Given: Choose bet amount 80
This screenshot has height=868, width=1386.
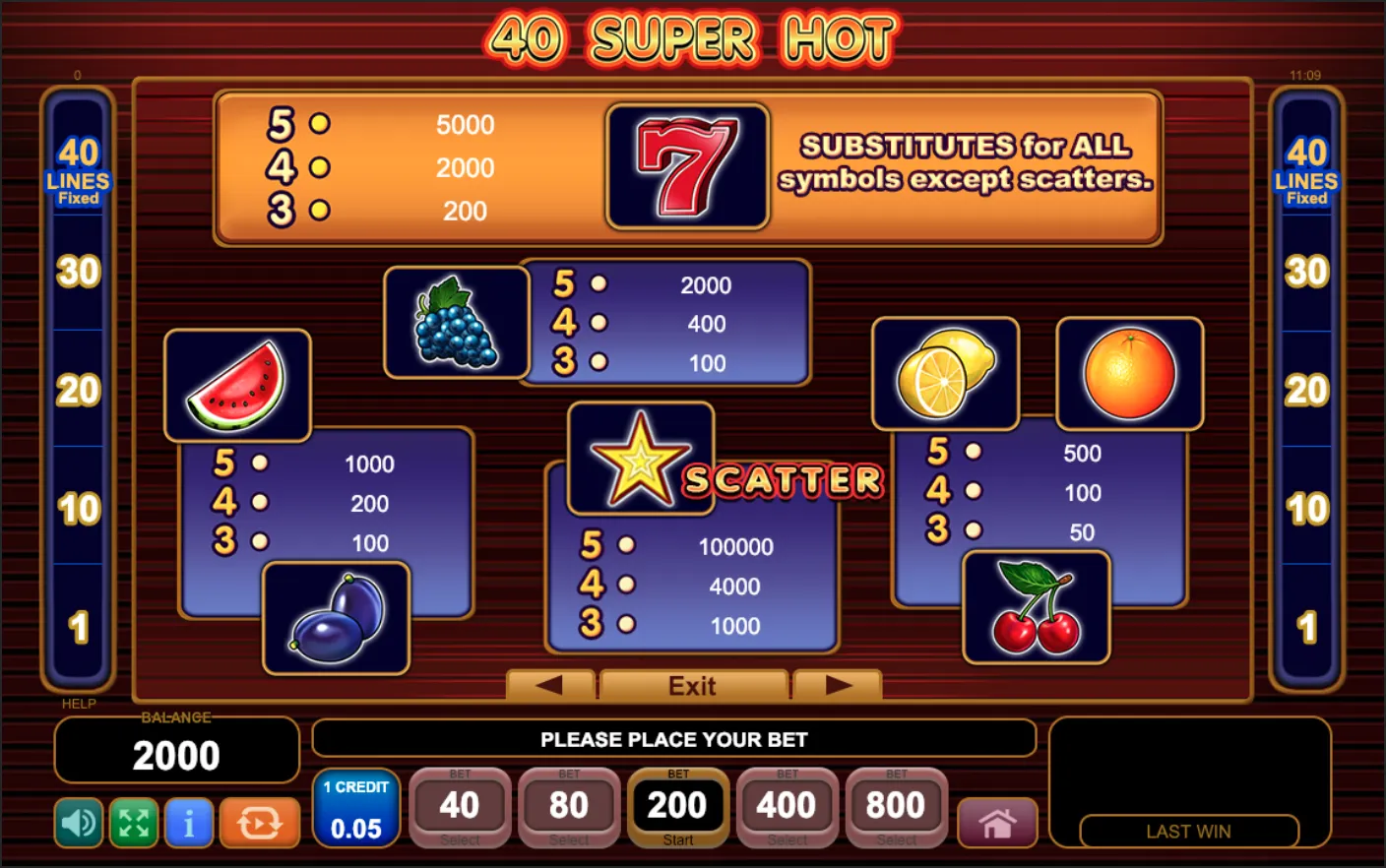Looking at the screenshot, I should pos(569,805).
